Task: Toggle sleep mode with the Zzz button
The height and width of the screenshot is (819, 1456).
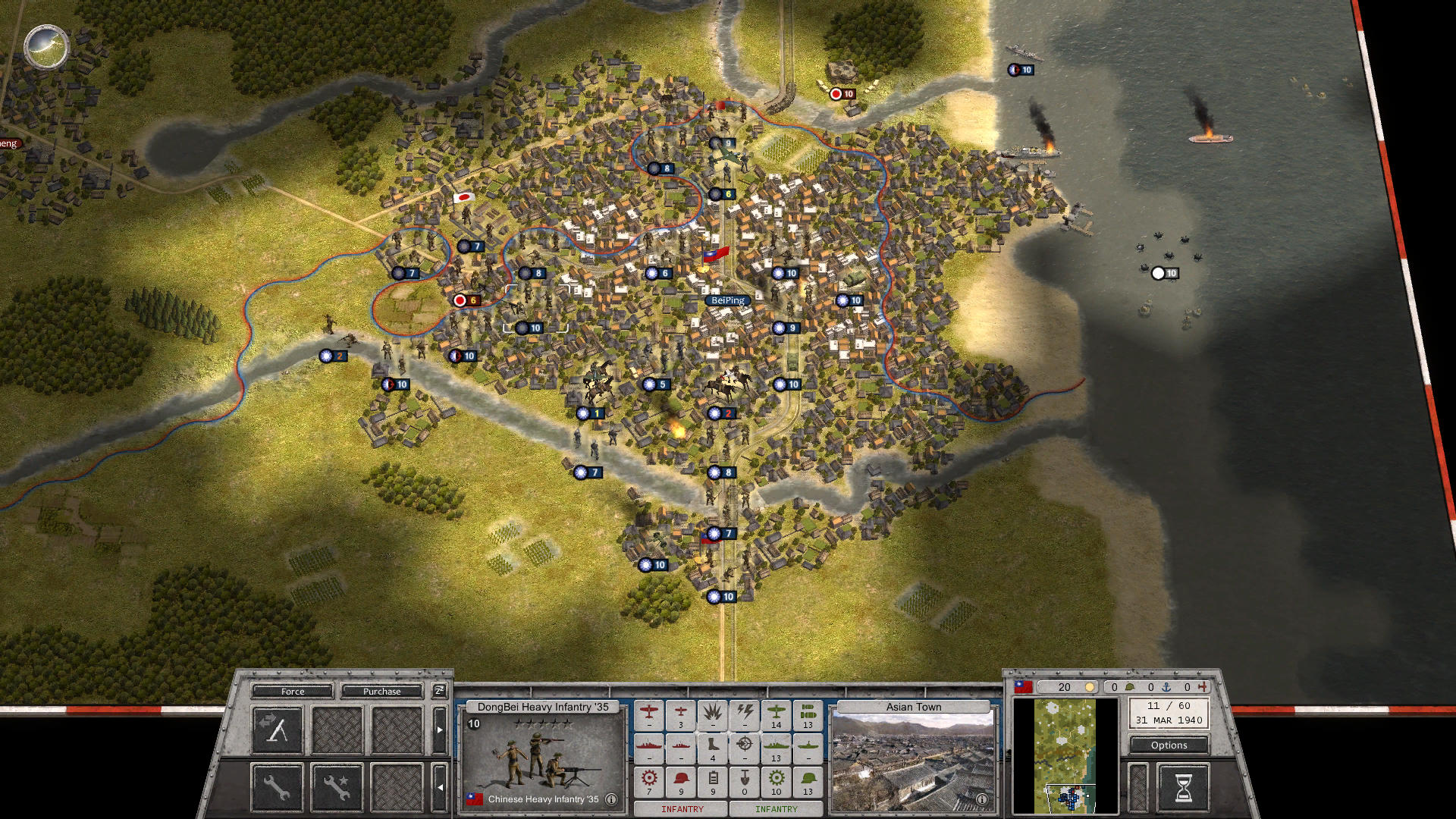Action: [438, 691]
